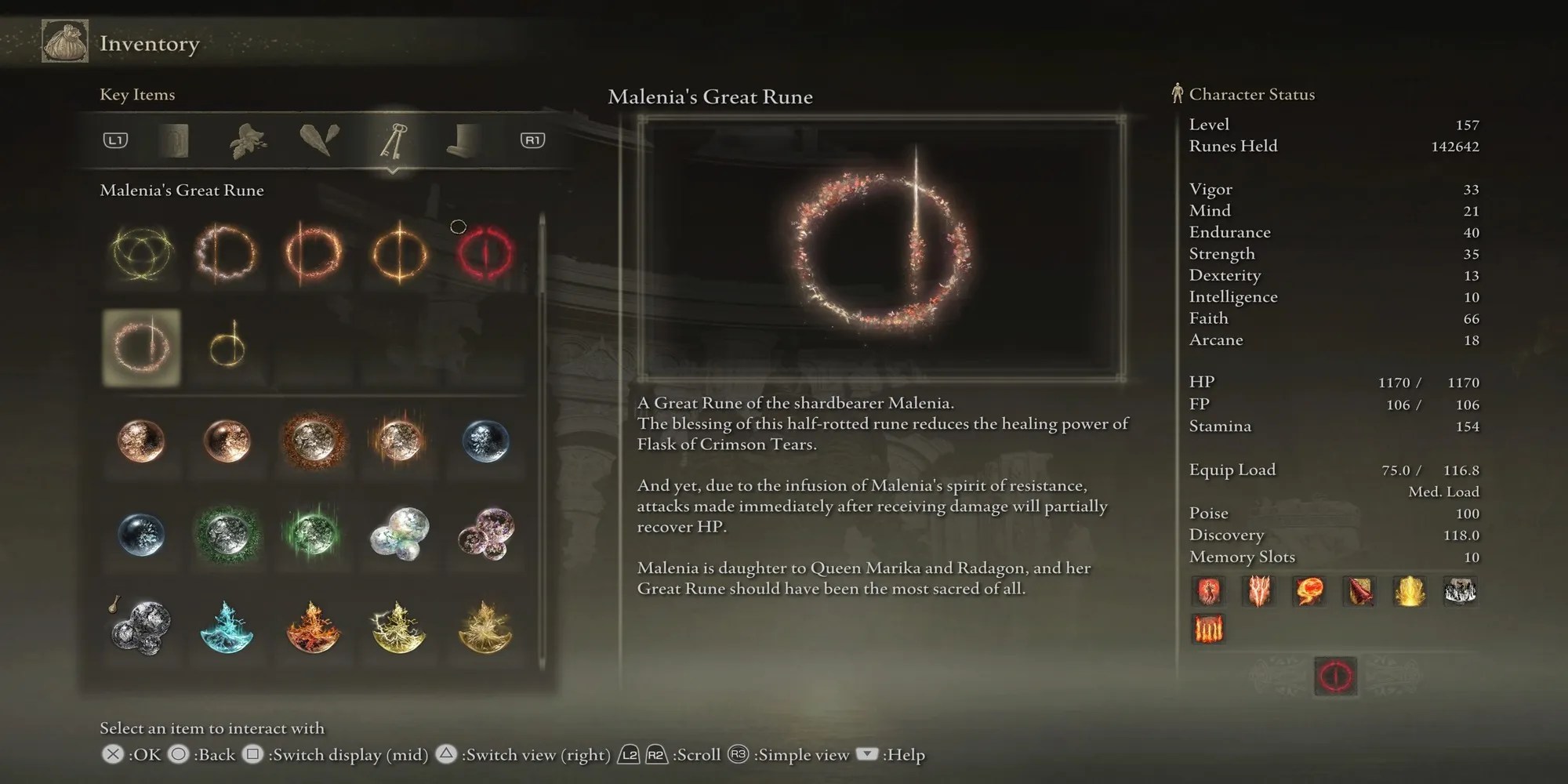The image size is (1568, 784).
Task: Select the equipped red Great Rune icon
Action: 1334,674
